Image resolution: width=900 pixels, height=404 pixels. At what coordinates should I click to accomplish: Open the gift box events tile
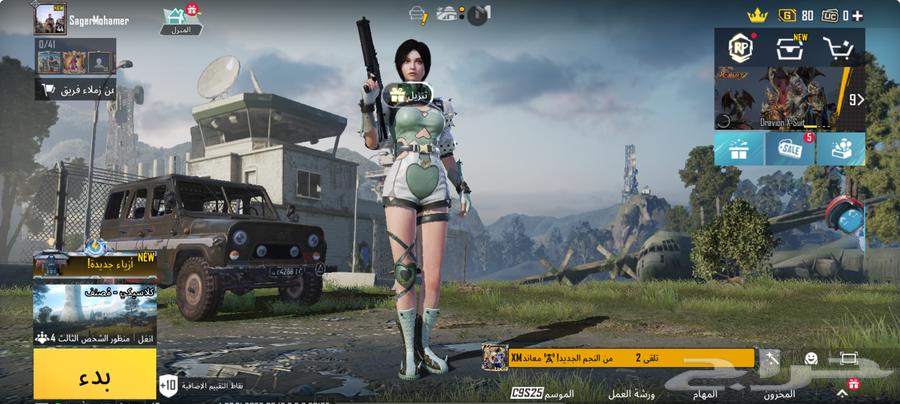tap(738, 149)
